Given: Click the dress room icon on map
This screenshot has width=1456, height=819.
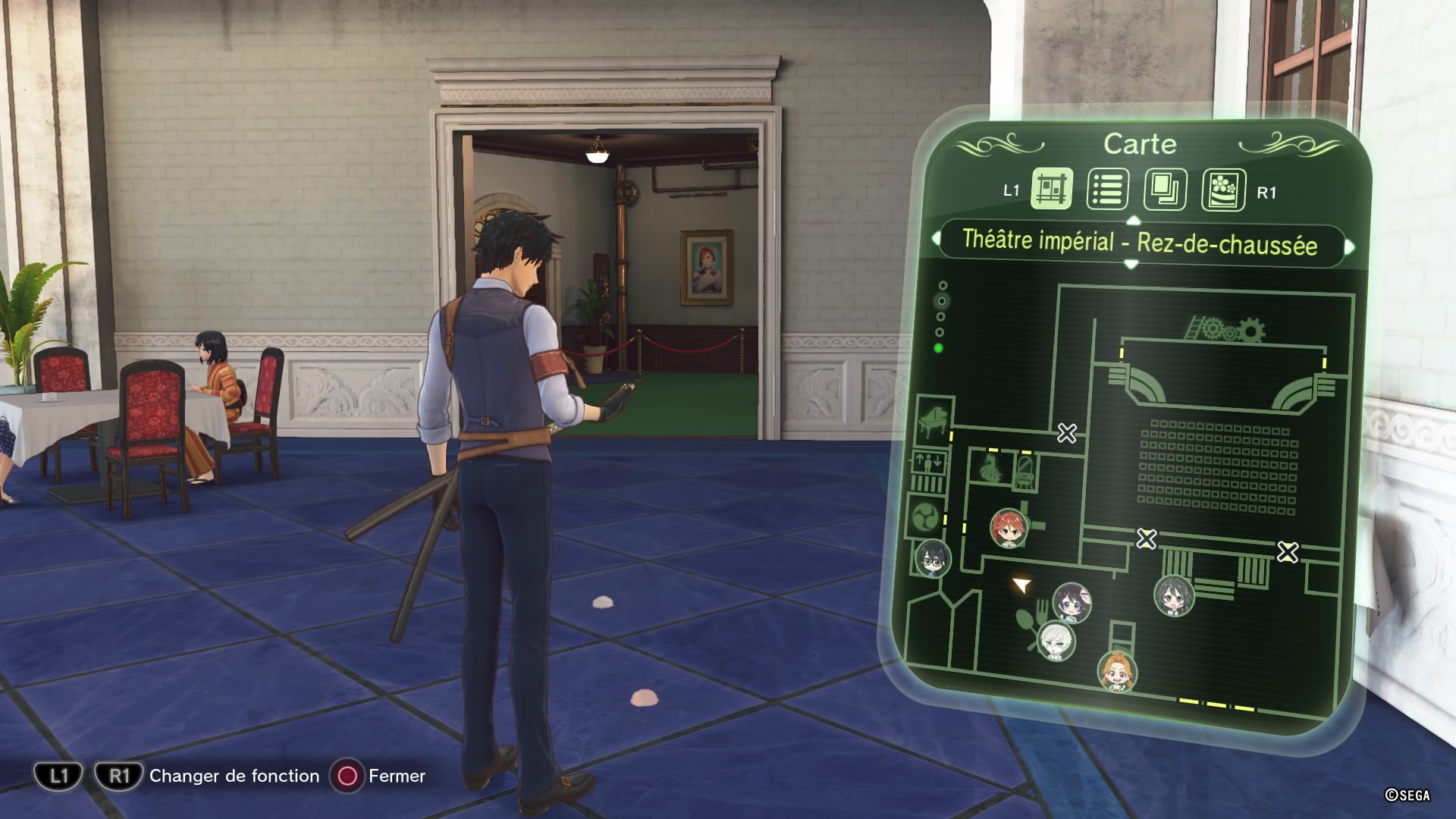Looking at the screenshot, I should [x=990, y=469].
